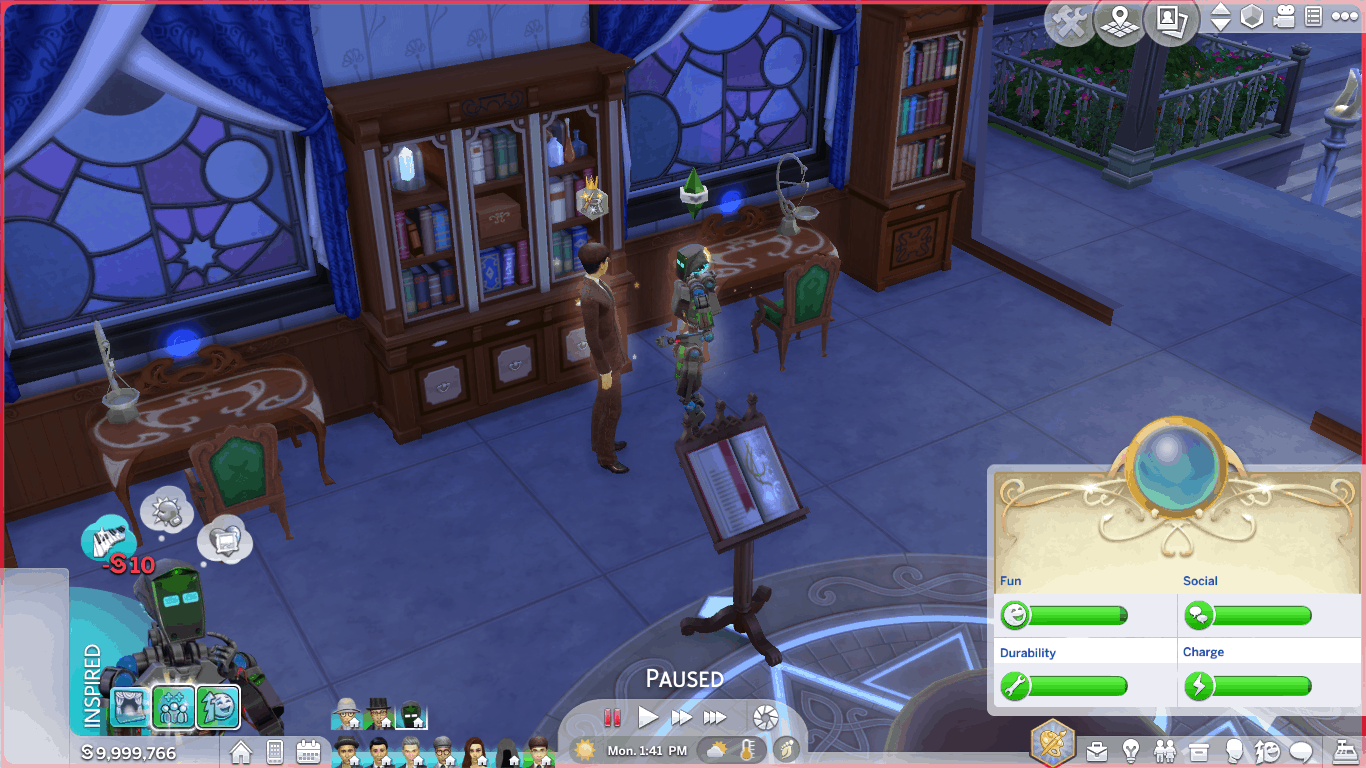The image size is (1366, 768).
Task: Open the Relationships panel with two figures
Action: tap(1165, 751)
